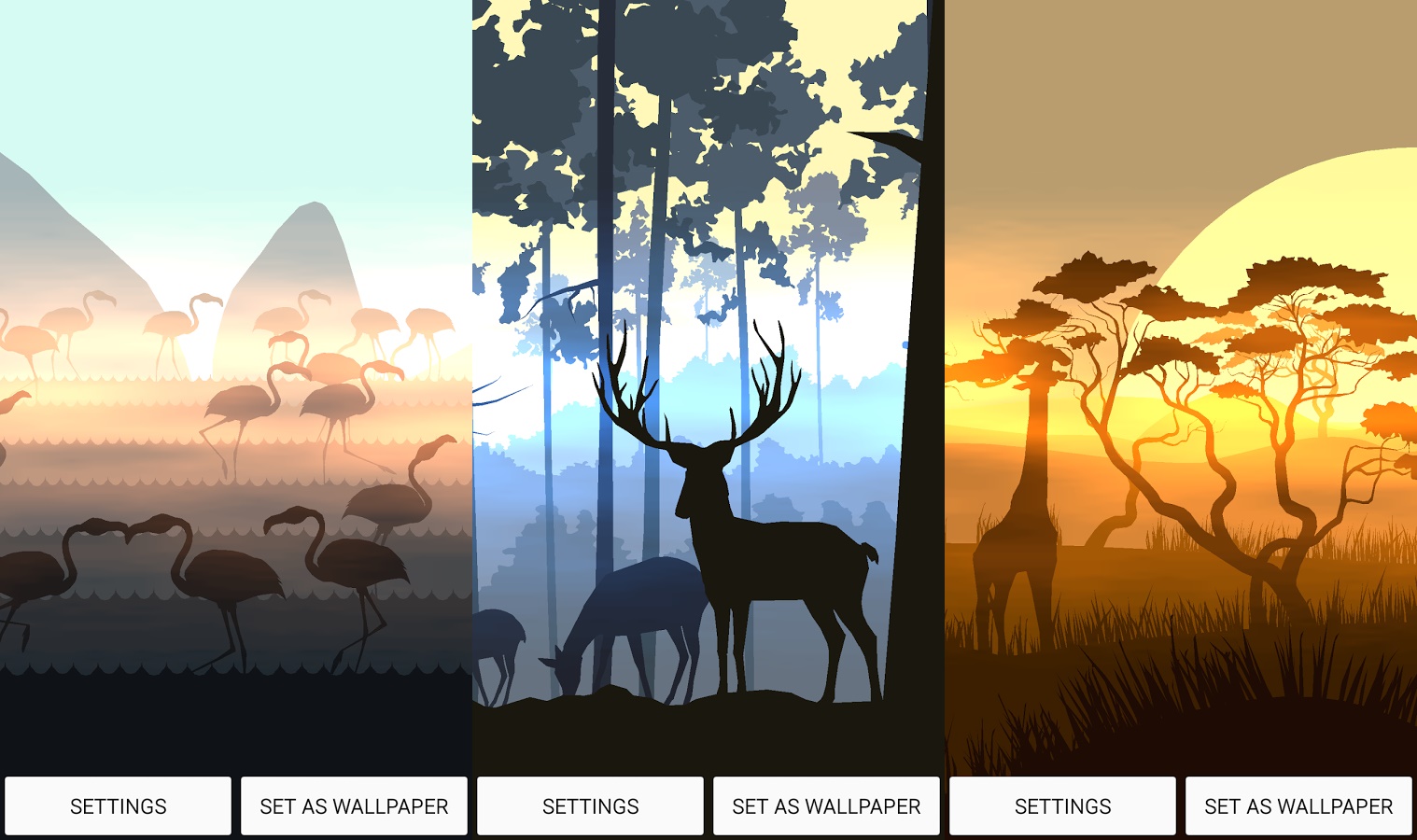Open Settings for the flamingo wallpaper

(x=119, y=805)
